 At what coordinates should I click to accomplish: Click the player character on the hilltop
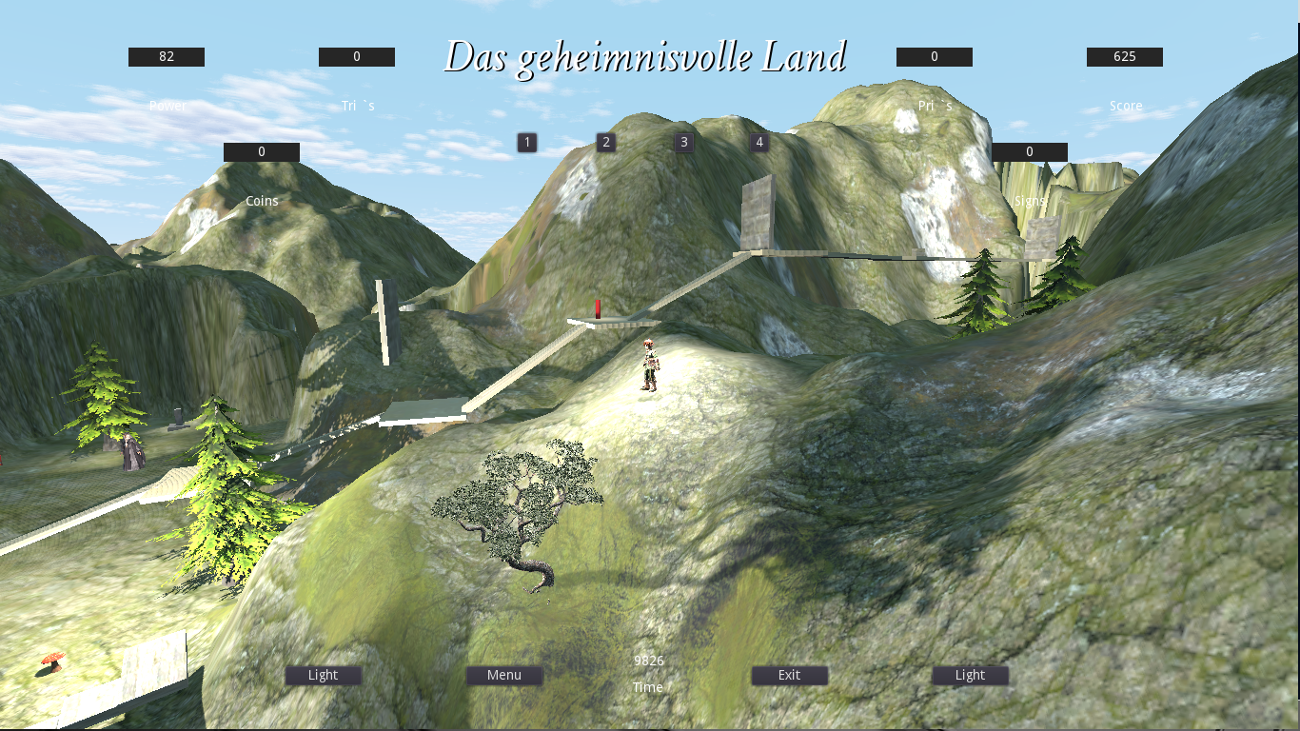[x=651, y=367]
